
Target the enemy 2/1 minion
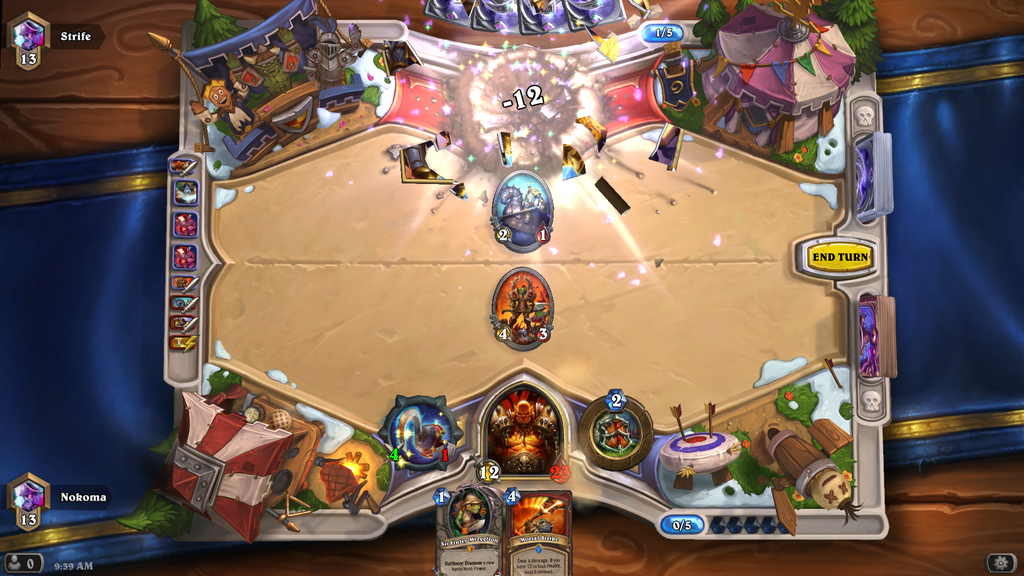pos(522,210)
